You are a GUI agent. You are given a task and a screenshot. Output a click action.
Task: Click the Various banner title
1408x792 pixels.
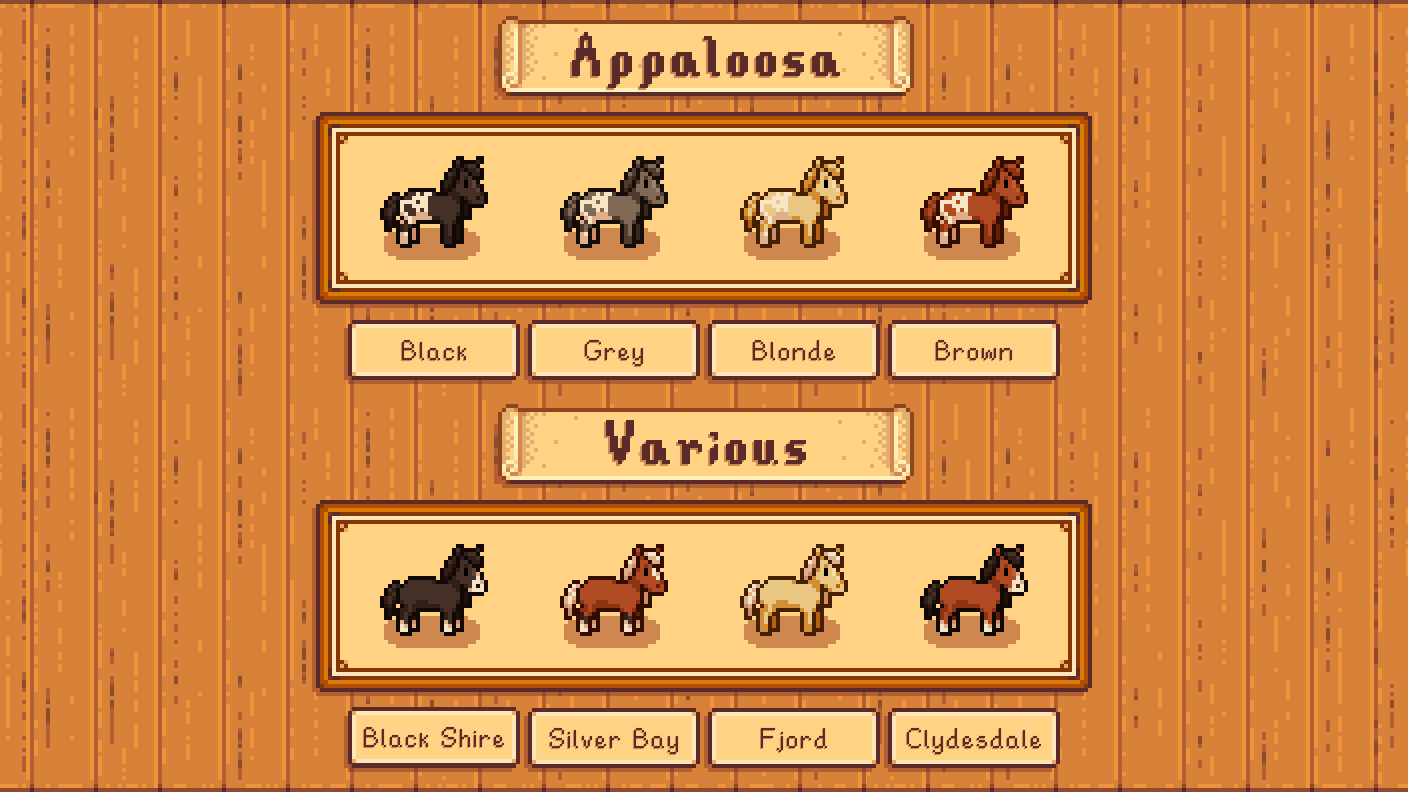coord(703,446)
